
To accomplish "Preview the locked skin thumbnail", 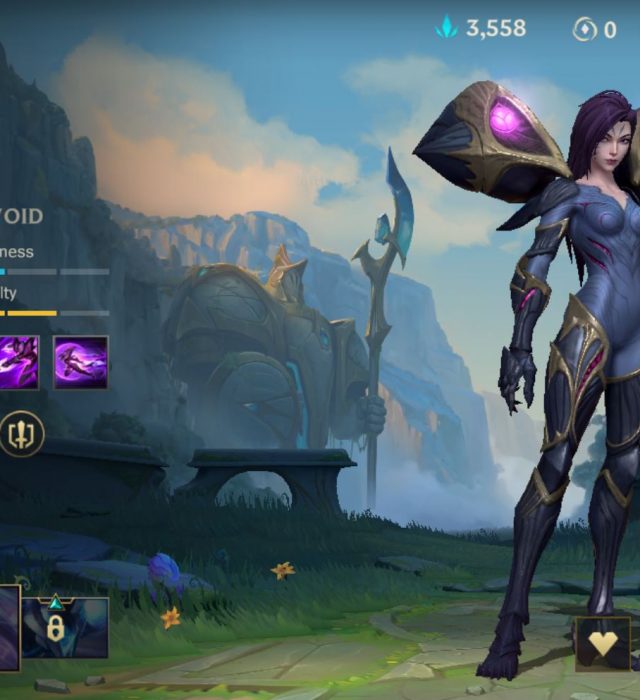I will pyautogui.click(x=65, y=627).
